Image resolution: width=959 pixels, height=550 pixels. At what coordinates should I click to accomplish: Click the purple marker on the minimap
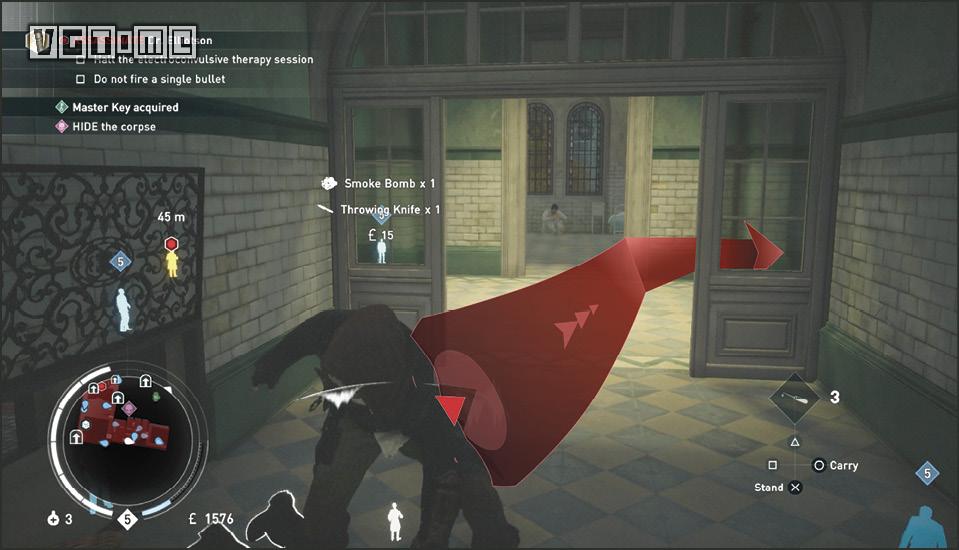point(128,408)
